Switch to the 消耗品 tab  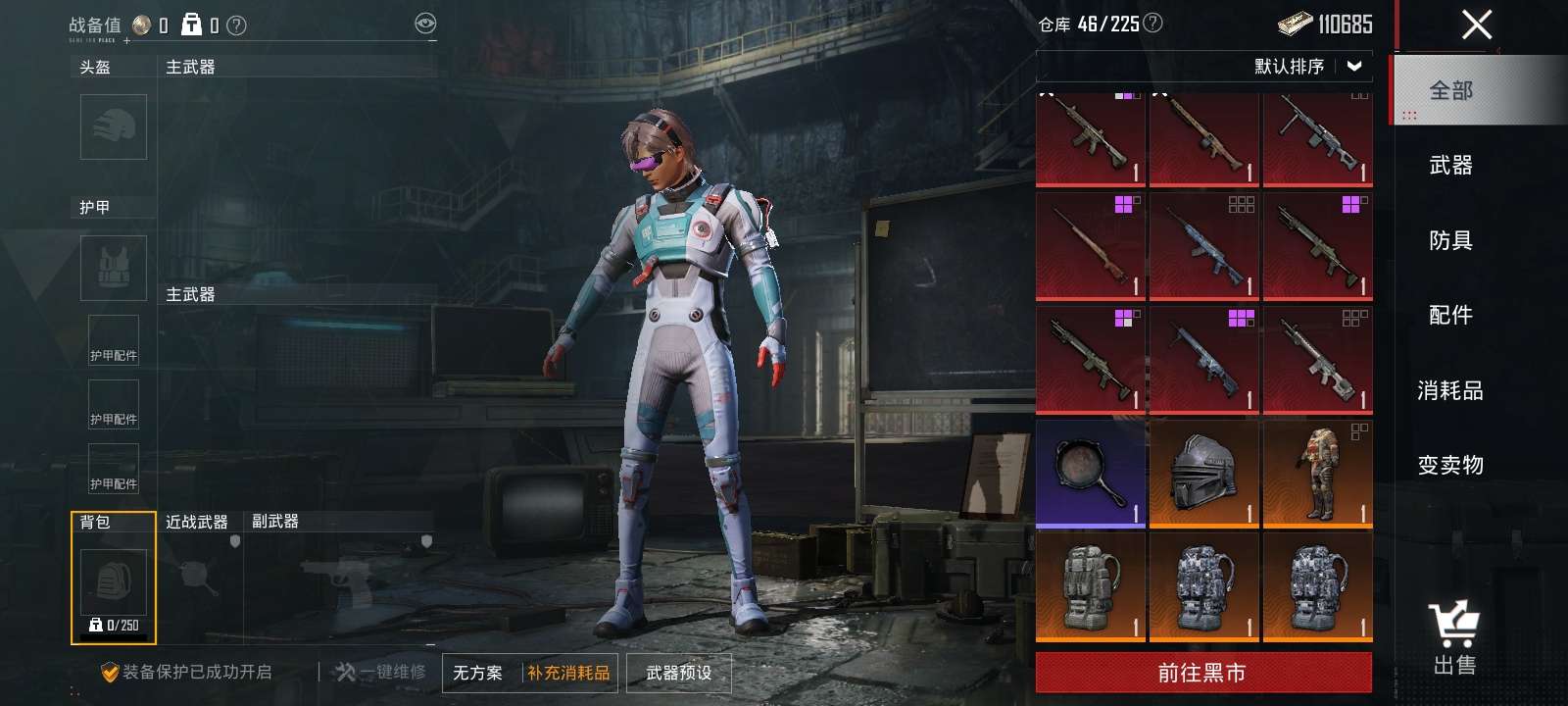pyautogui.click(x=1450, y=390)
